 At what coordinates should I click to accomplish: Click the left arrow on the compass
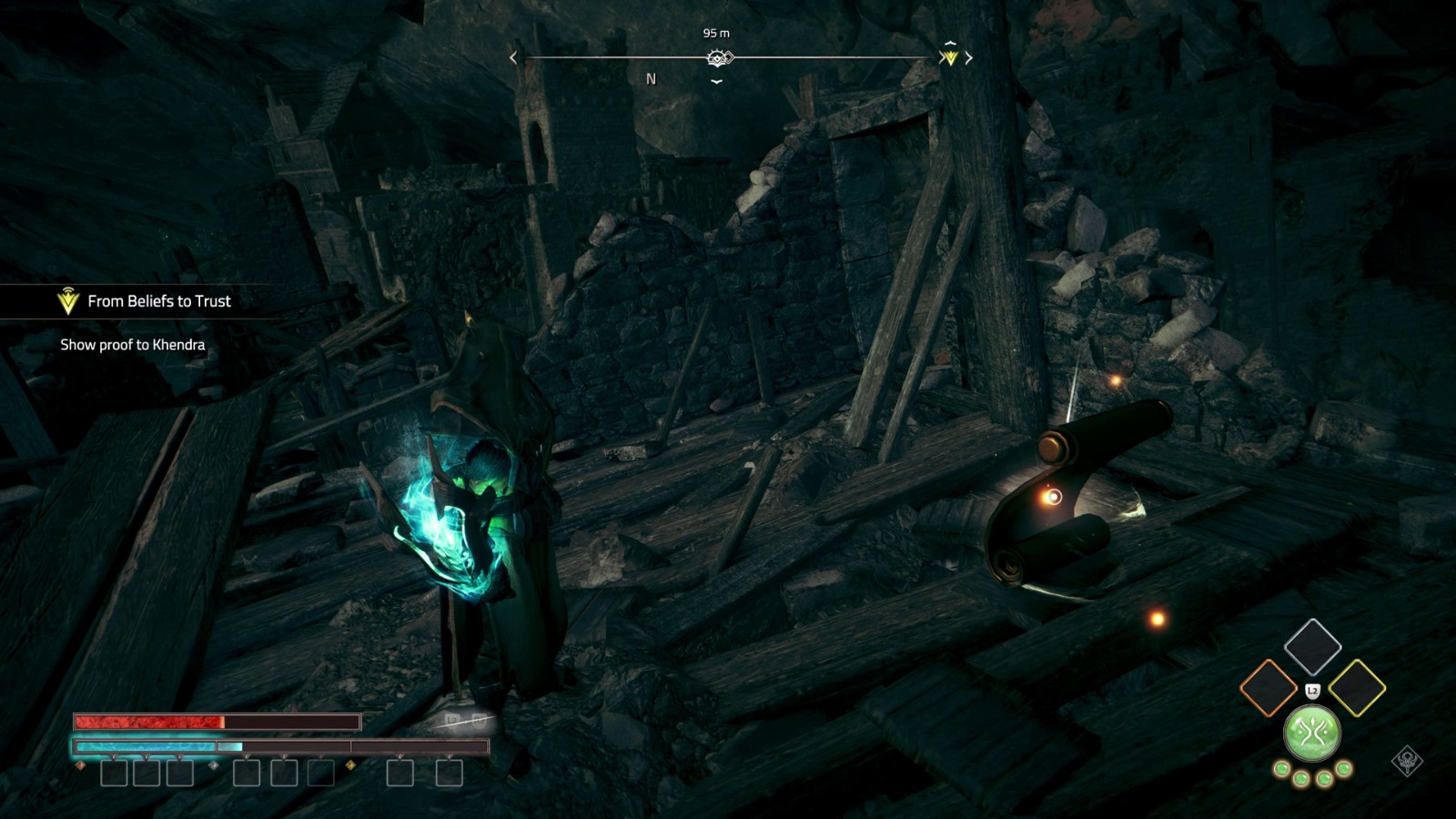click(x=513, y=58)
